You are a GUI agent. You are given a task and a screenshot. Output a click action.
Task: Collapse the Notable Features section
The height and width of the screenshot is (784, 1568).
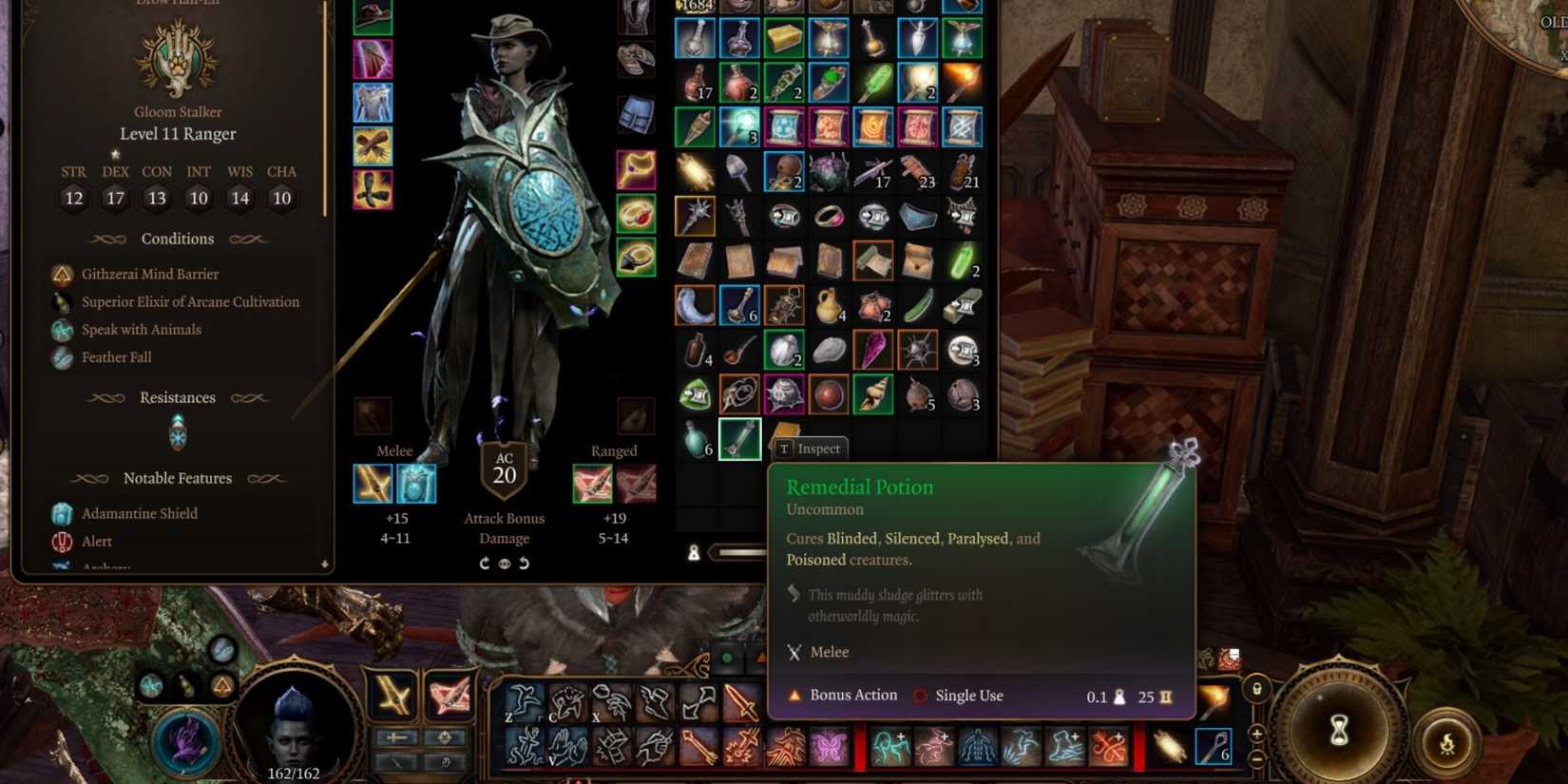pos(177,478)
